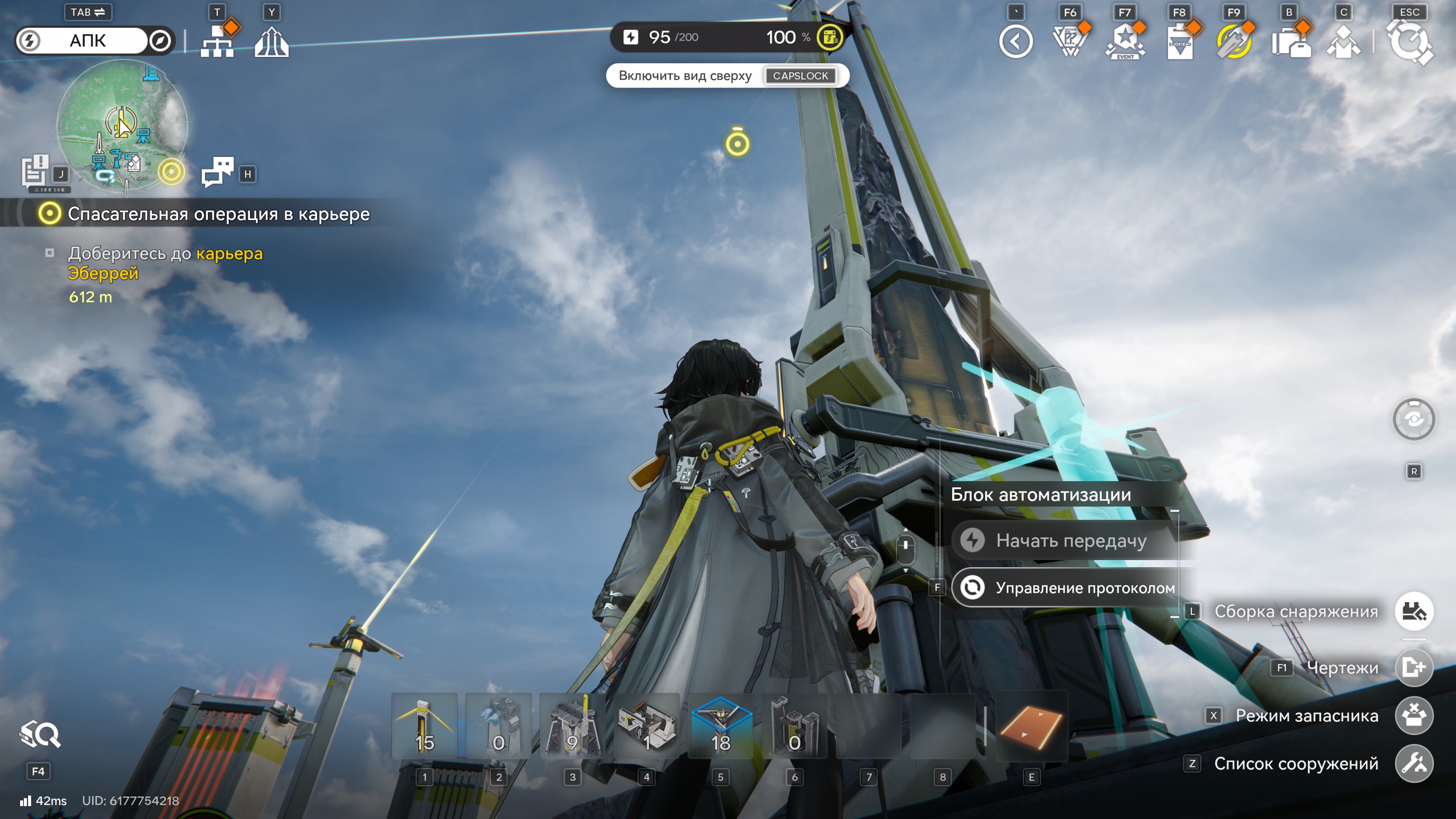Click the "АПК" mode switcher
Image resolution: width=1456 pixels, height=819 pixels.
pyautogui.click(x=88, y=41)
